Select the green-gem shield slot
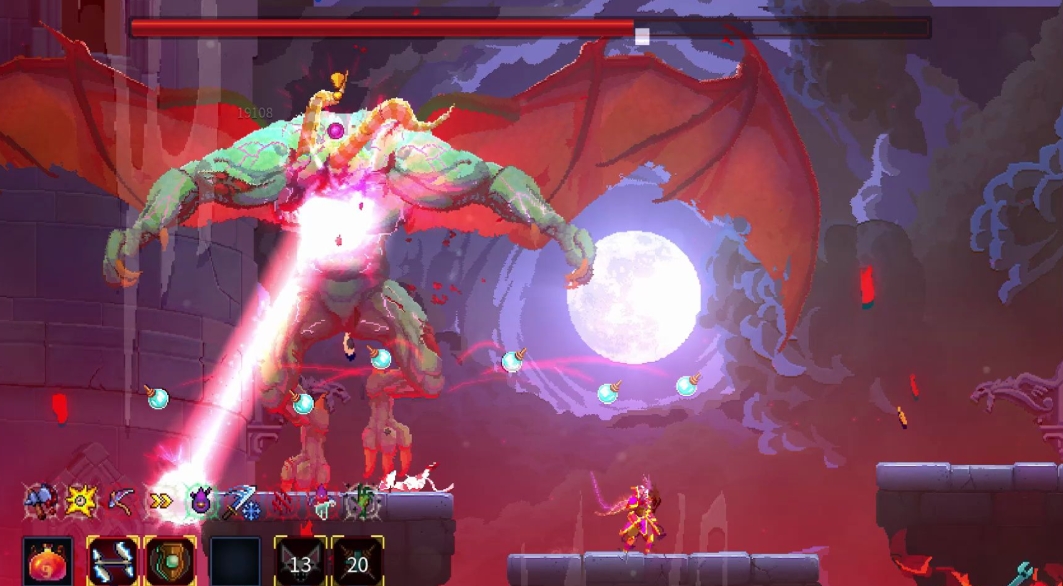Viewport: 1063px width, 586px height. (x=169, y=562)
